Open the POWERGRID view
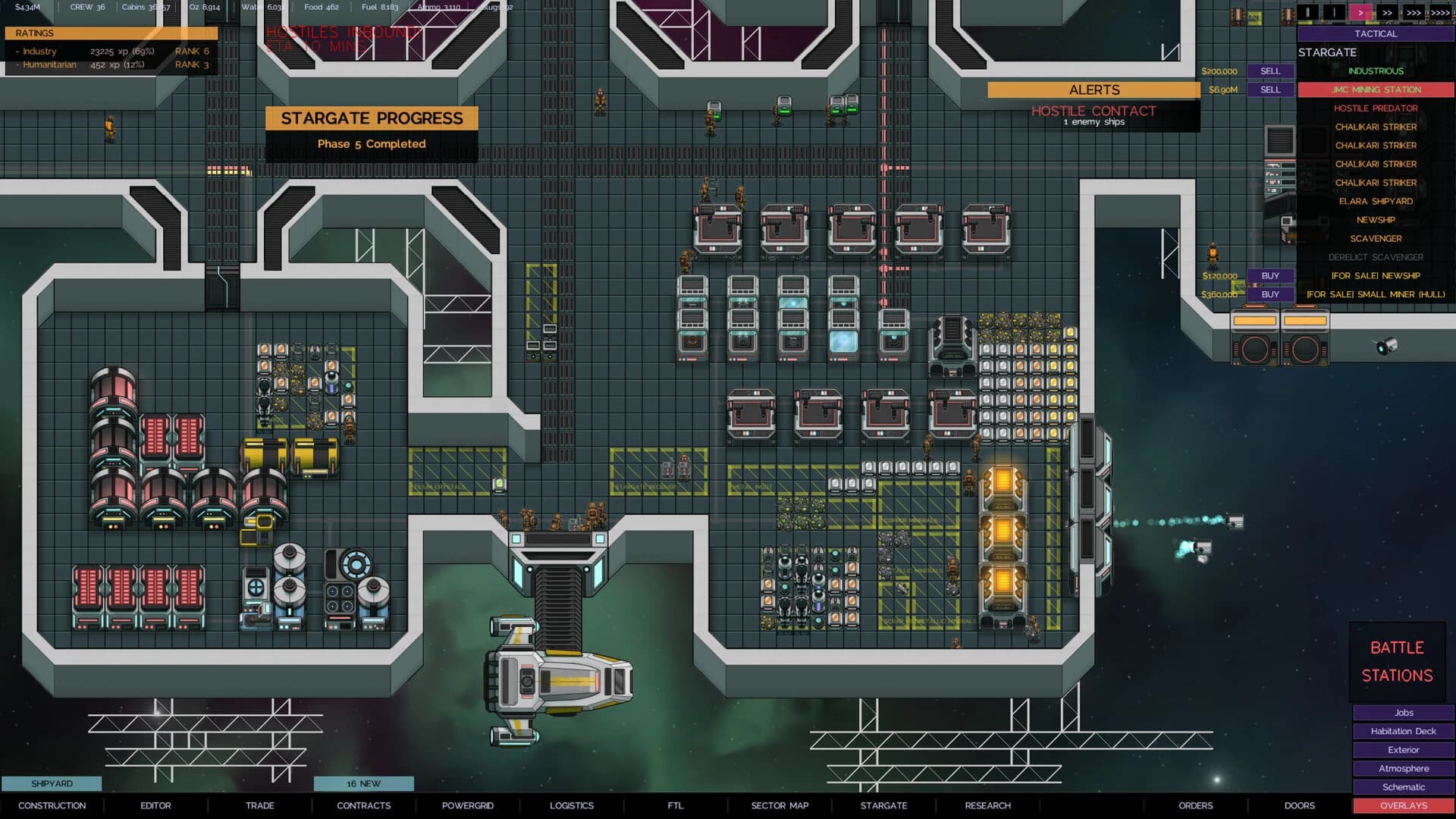1456x819 pixels. [x=468, y=805]
